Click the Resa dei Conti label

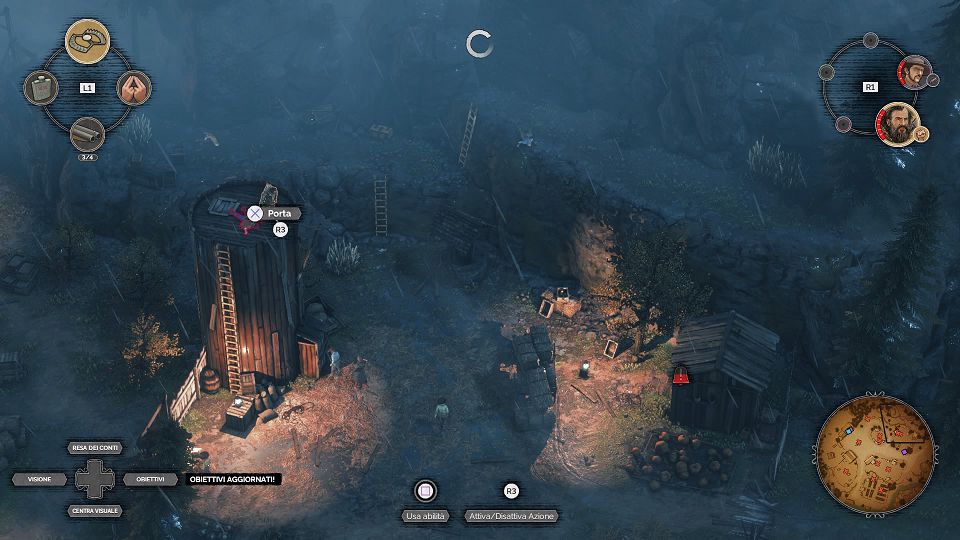click(x=95, y=447)
